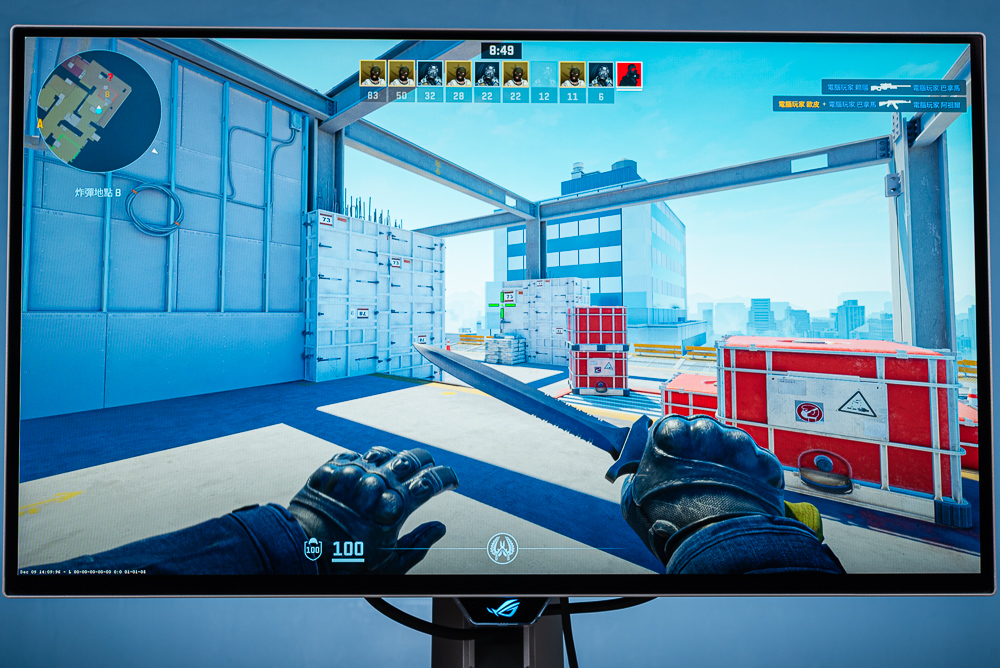Select the player avatar with score 11
The height and width of the screenshot is (668, 1000).
pos(573,74)
